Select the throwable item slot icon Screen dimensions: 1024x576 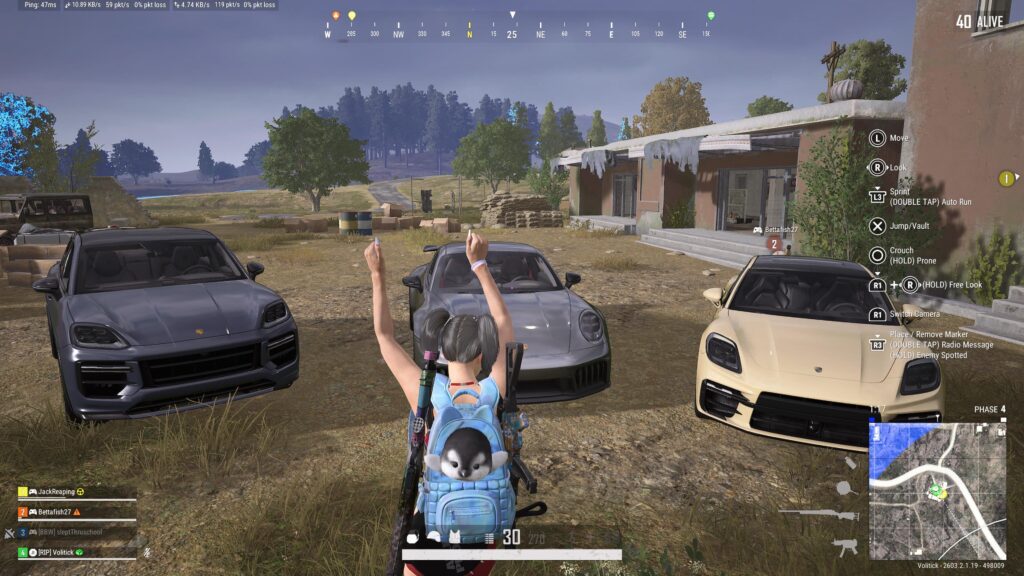click(850, 463)
